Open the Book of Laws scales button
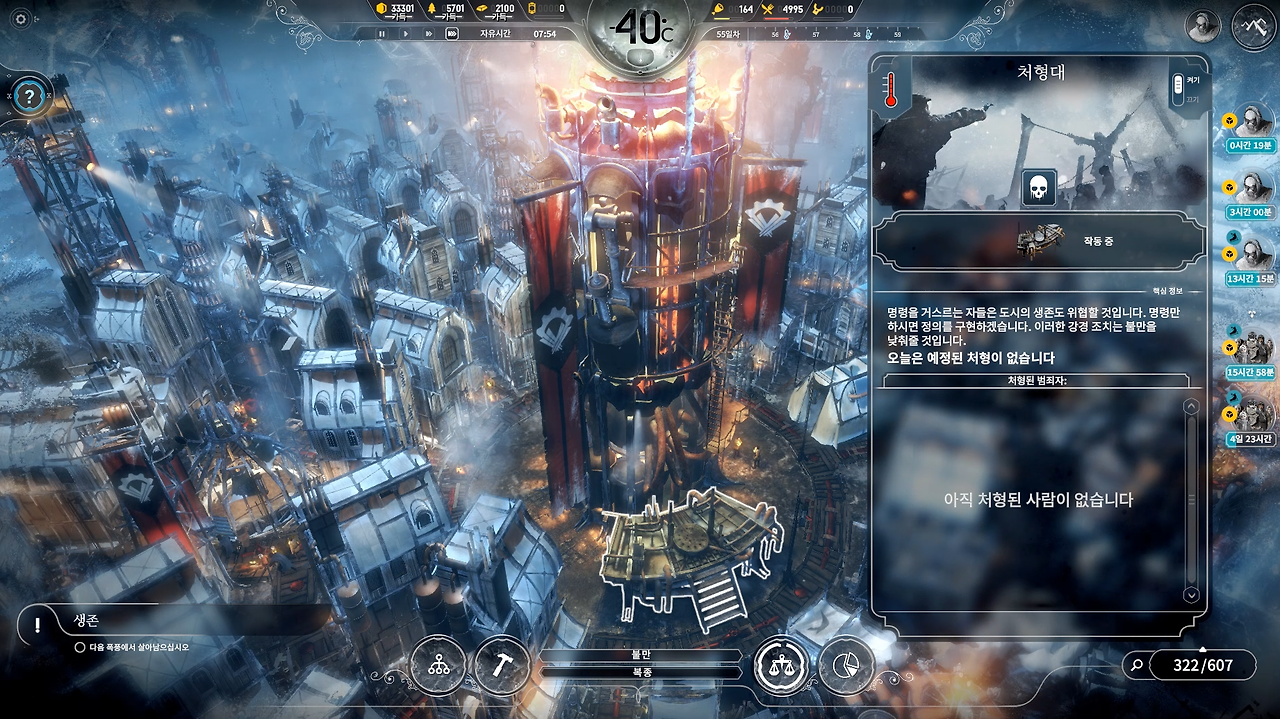The image size is (1280, 719). [x=781, y=665]
